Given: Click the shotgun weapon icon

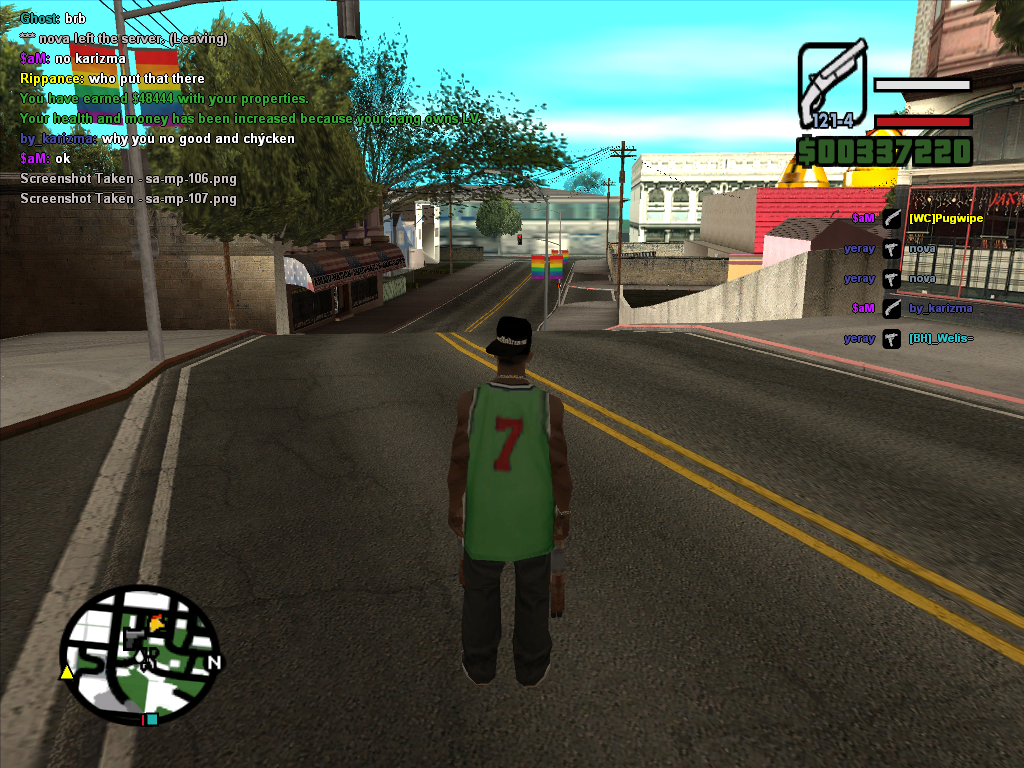Looking at the screenshot, I should 832,78.
